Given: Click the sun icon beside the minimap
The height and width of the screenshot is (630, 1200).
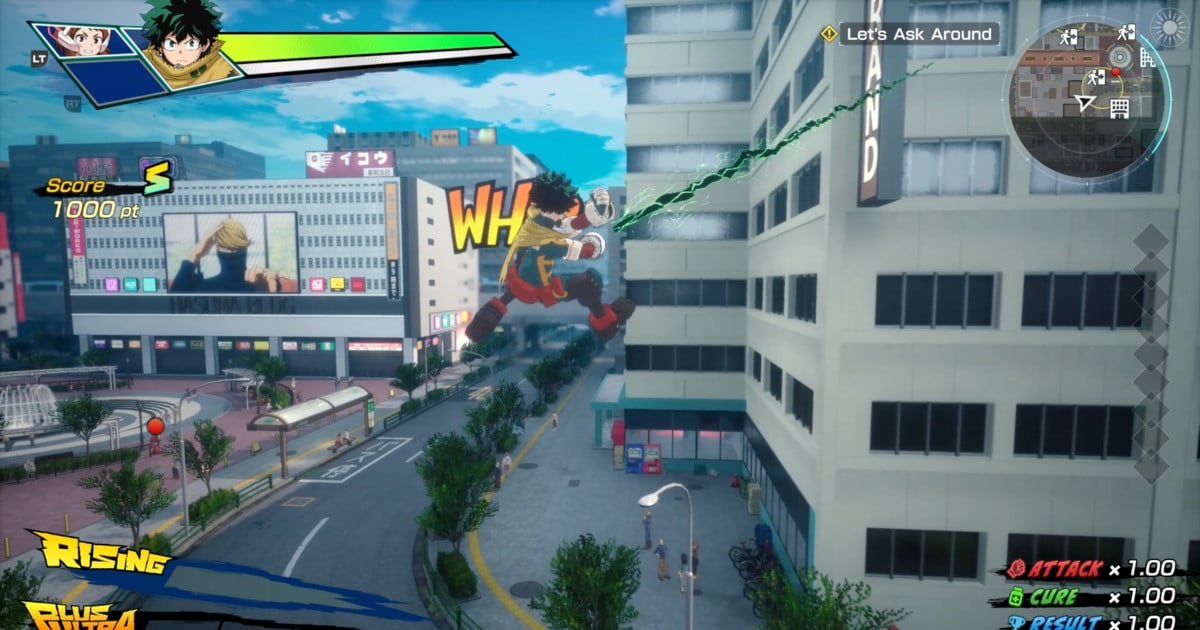Looking at the screenshot, I should click(x=1170, y=27).
